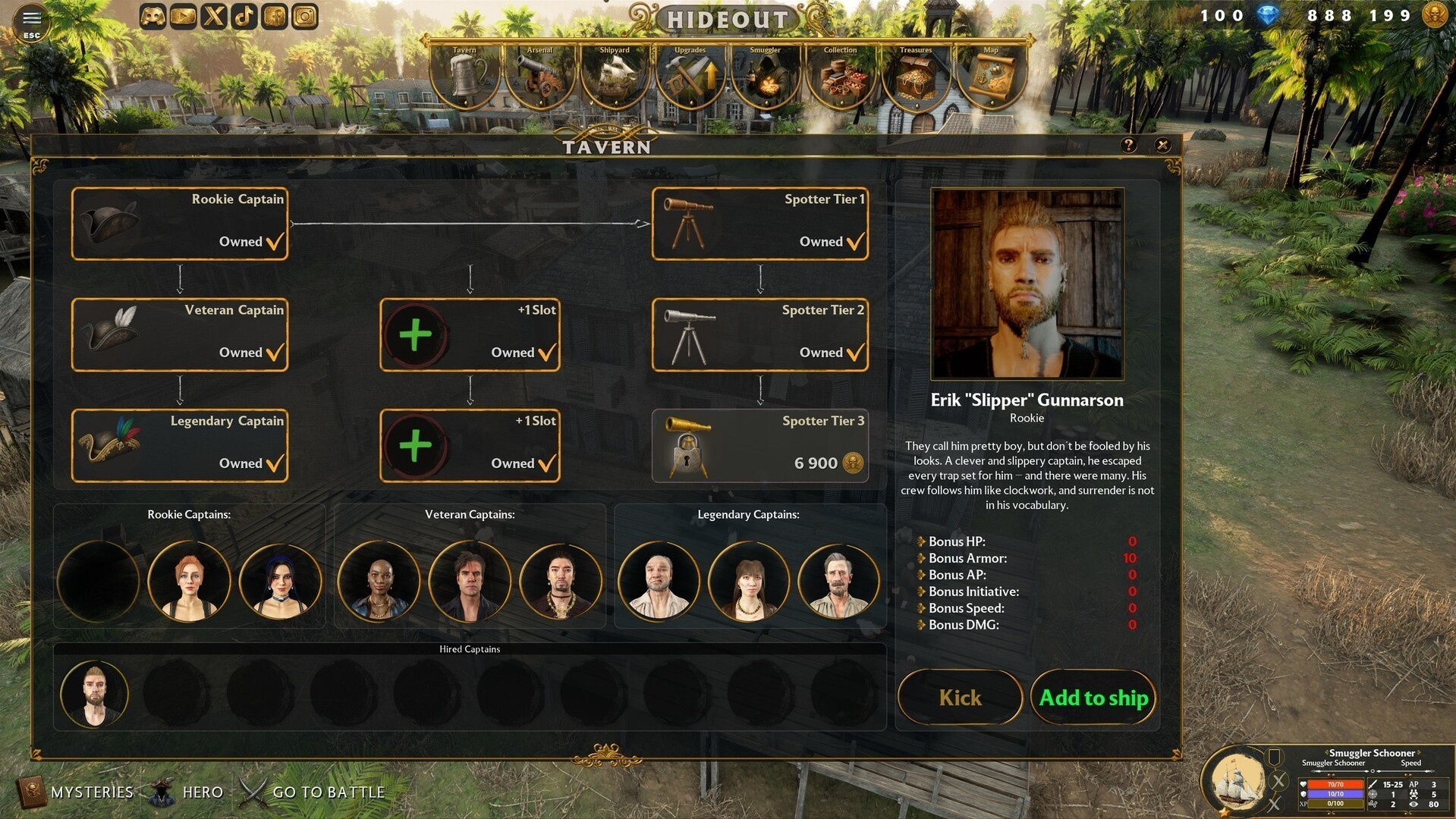The width and height of the screenshot is (1456, 819).
Task: Select the red-haired rookie captain portrait
Action: 189,582
